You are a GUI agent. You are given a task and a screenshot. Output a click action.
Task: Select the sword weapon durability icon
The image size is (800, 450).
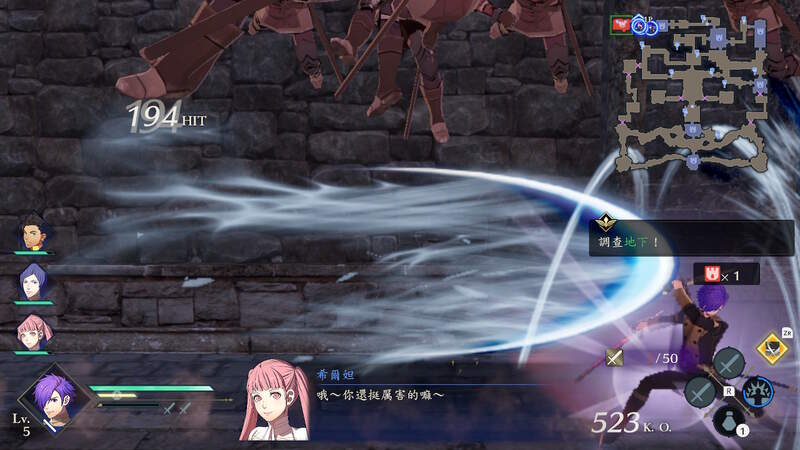[615, 357]
